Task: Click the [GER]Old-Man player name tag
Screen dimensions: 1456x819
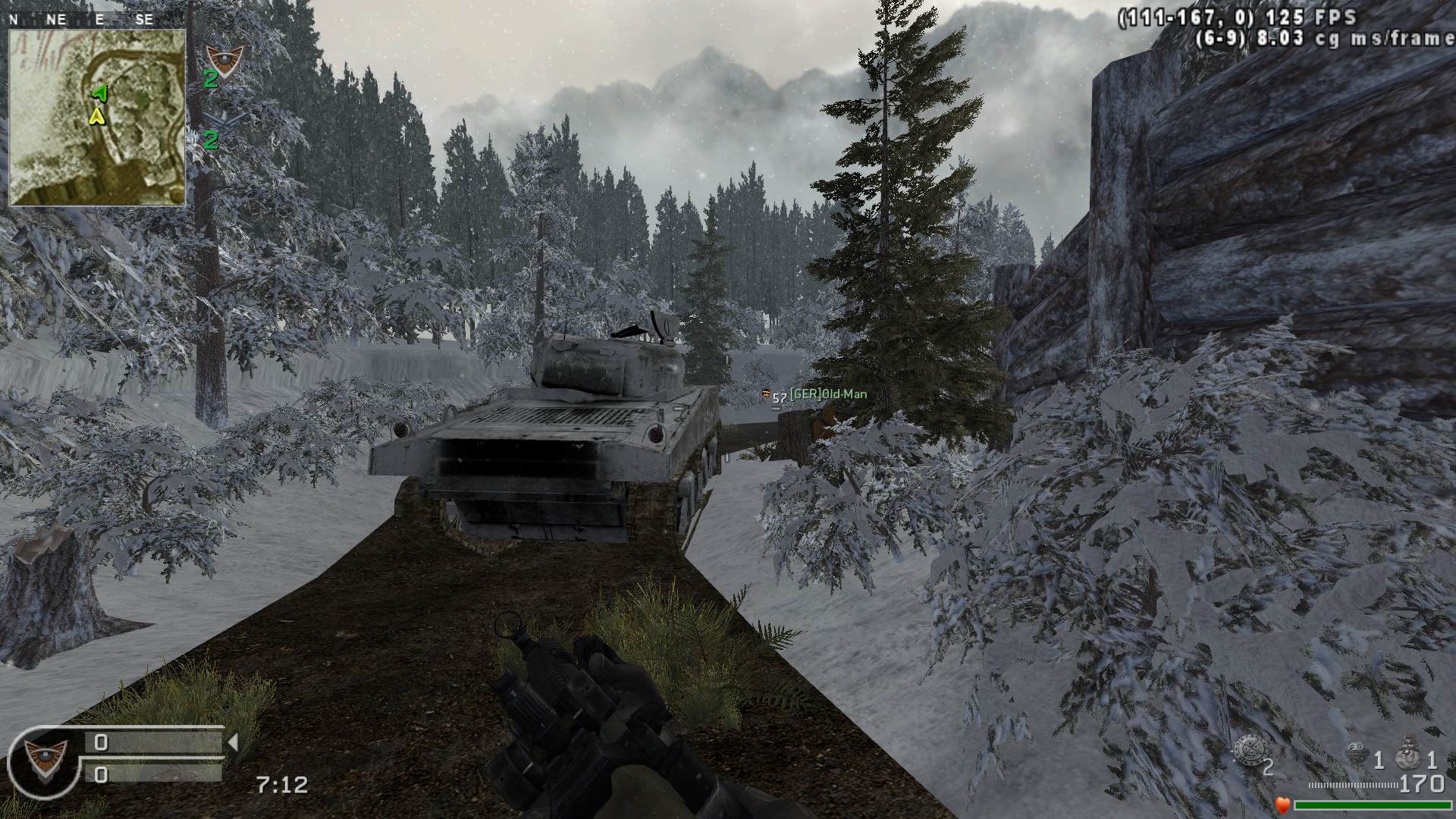Action: click(x=827, y=394)
